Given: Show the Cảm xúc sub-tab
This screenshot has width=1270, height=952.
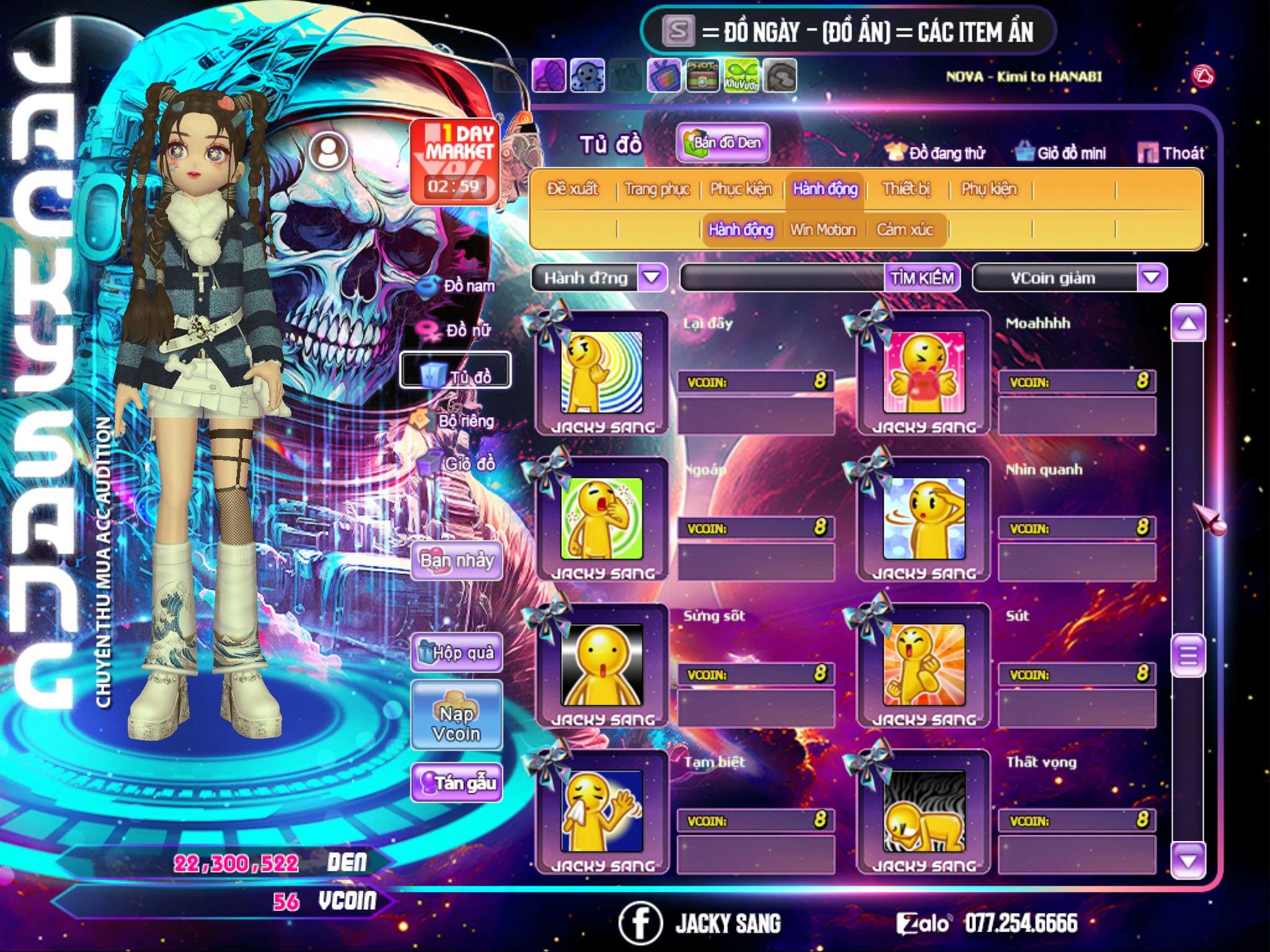Looking at the screenshot, I should [904, 230].
